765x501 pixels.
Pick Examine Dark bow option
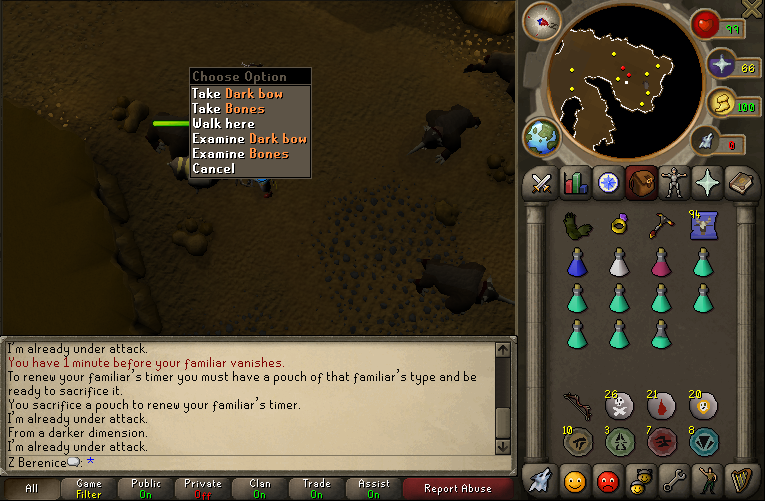click(x=249, y=138)
